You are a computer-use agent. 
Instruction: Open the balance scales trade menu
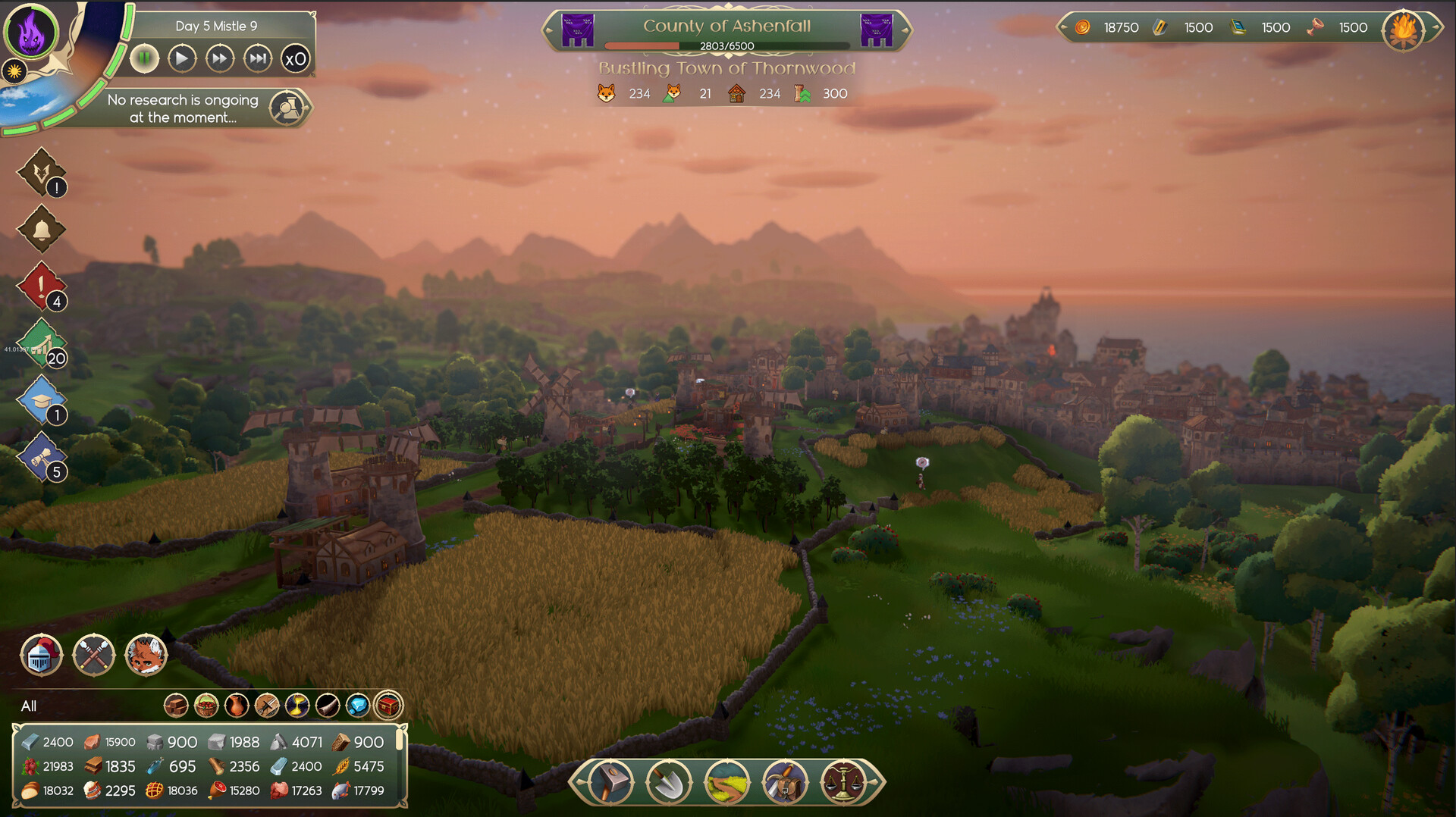coord(842,781)
